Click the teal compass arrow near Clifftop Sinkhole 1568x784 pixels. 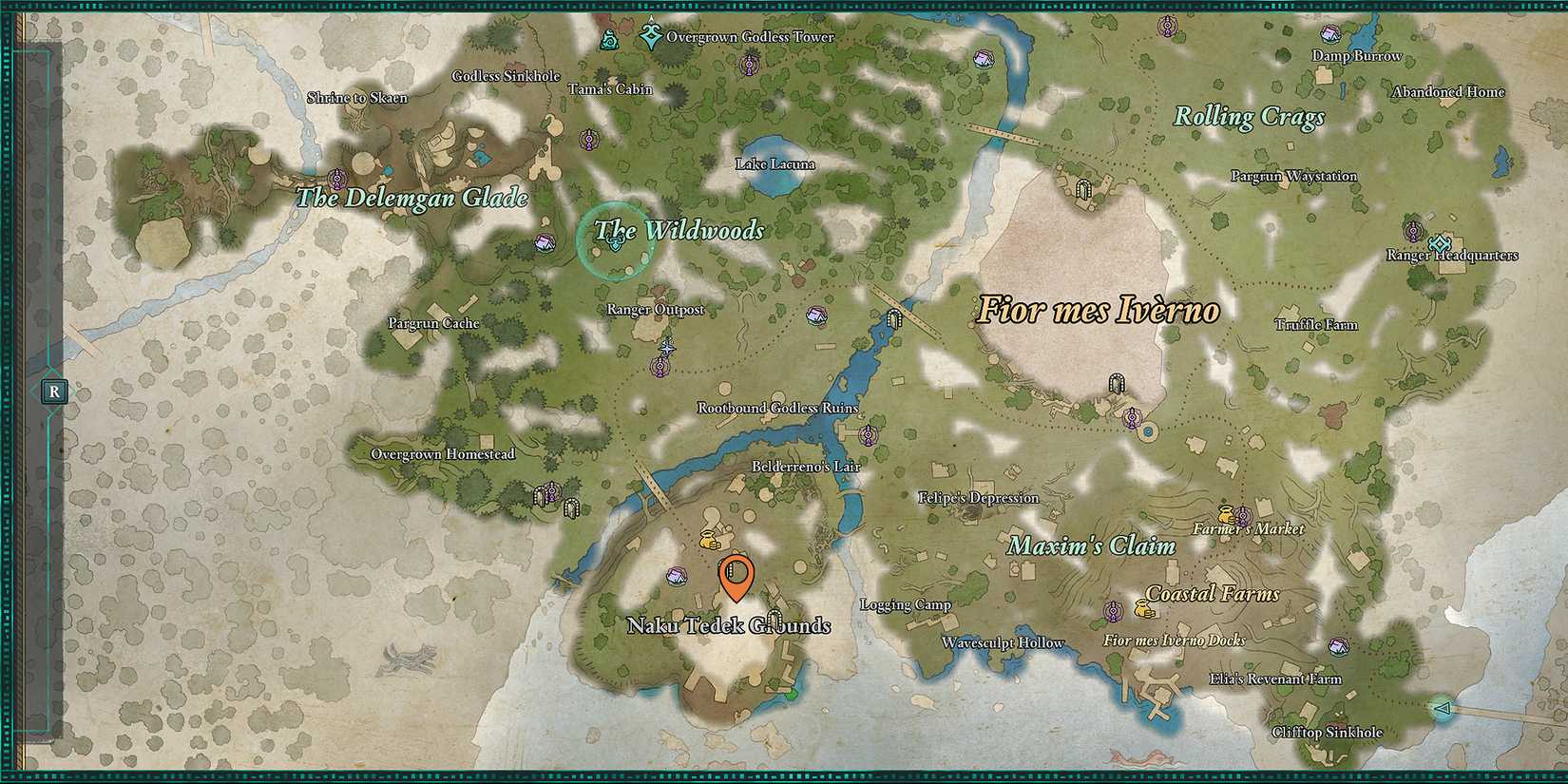coord(1442,707)
